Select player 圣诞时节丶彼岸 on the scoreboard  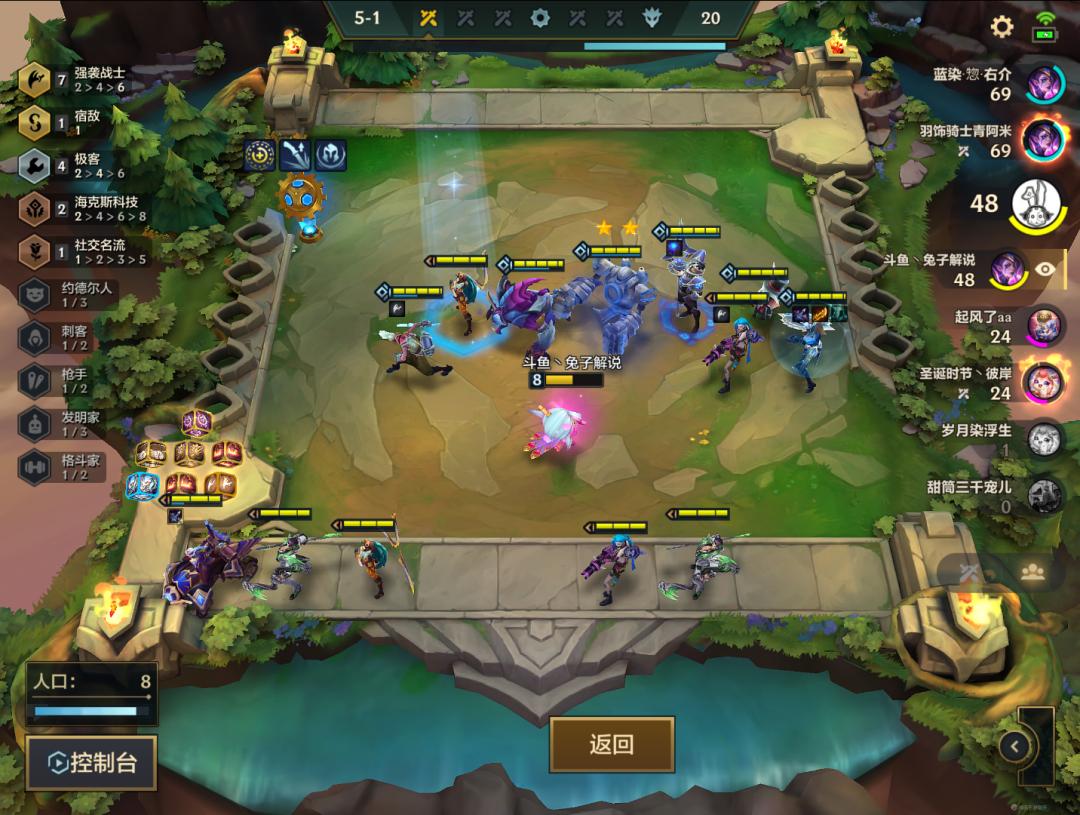1044,382
